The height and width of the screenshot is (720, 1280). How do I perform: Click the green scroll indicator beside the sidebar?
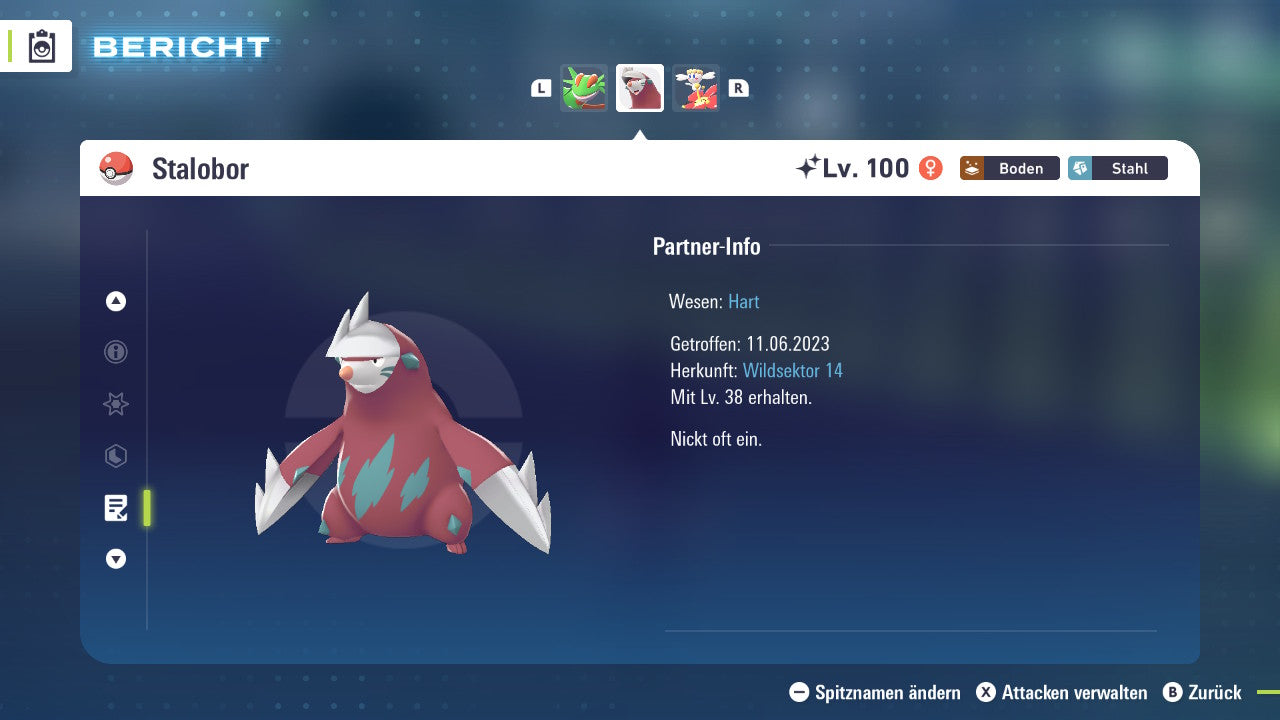pos(146,508)
